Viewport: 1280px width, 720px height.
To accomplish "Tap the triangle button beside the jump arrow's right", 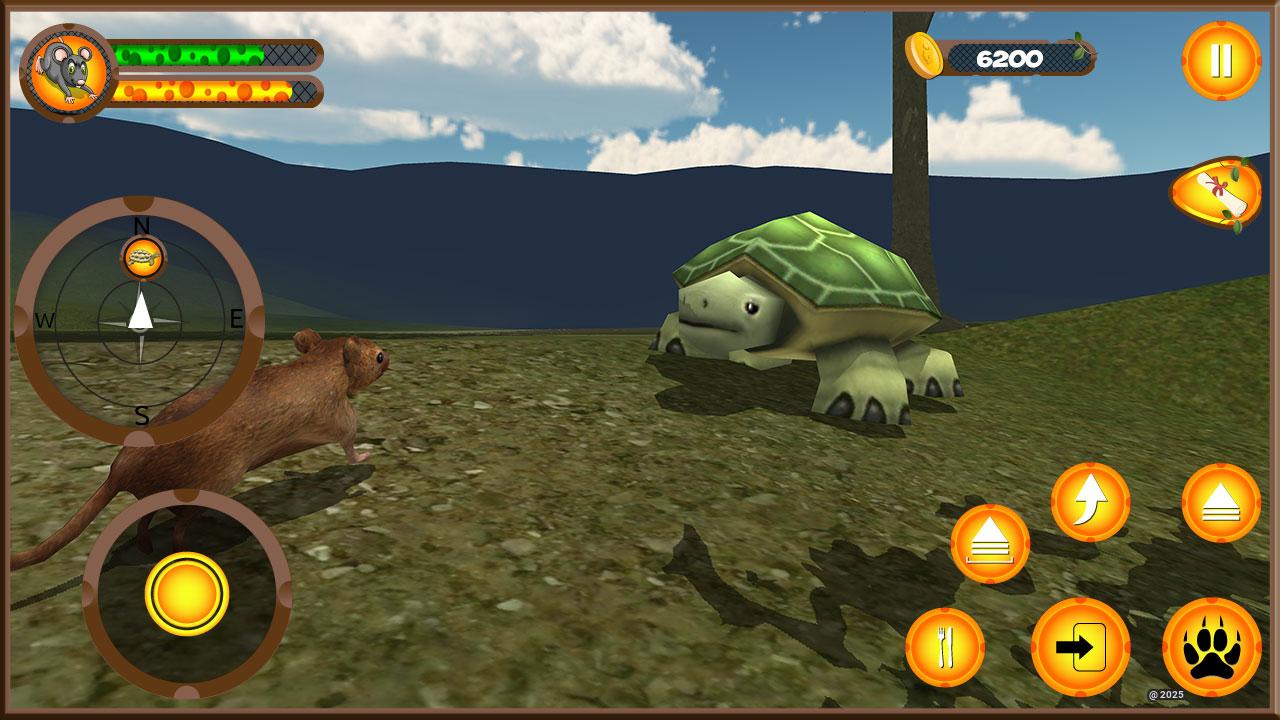I will click(x=1221, y=503).
